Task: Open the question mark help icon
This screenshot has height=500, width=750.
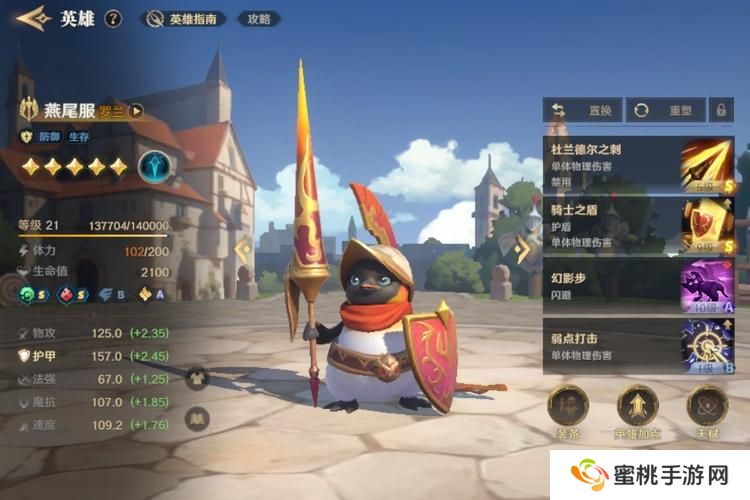Action: [113, 18]
